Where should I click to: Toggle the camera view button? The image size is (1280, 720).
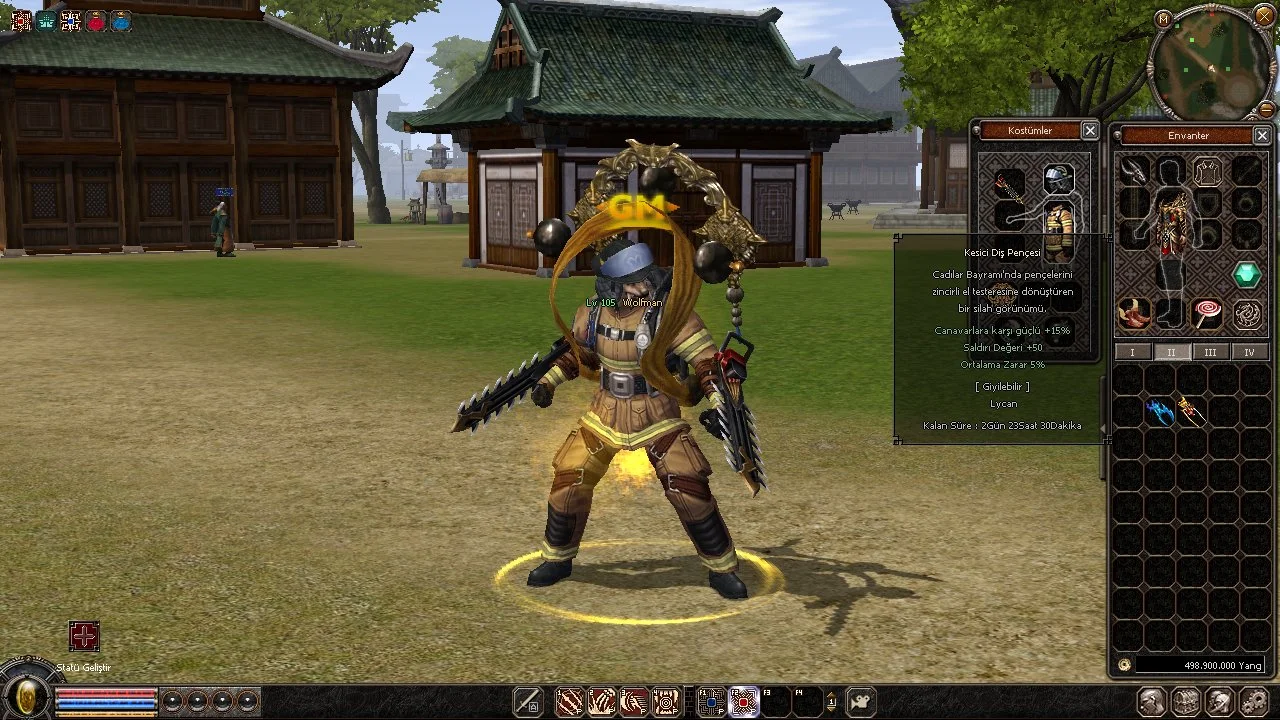click(x=860, y=702)
